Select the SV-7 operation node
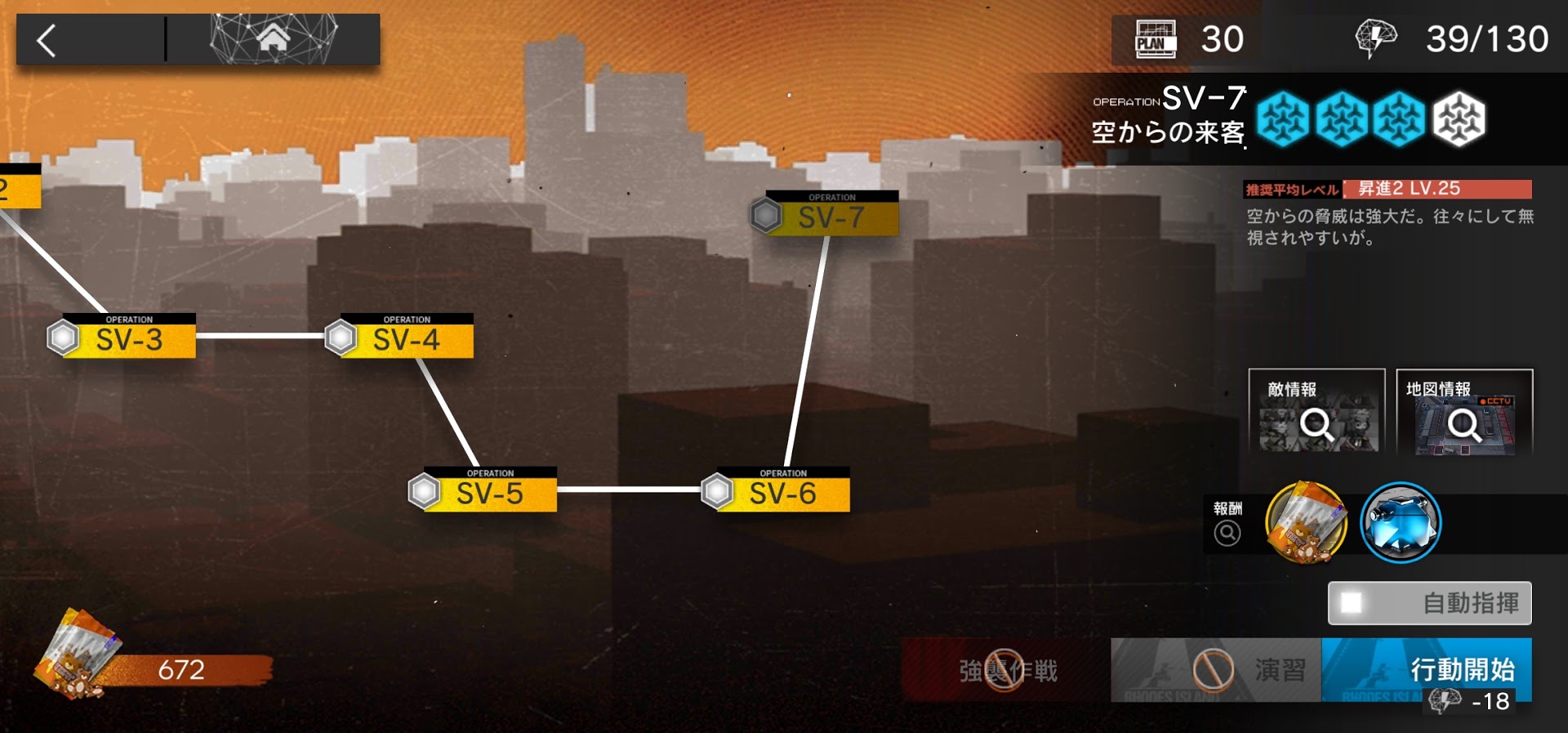1568x733 pixels. pos(831,216)
